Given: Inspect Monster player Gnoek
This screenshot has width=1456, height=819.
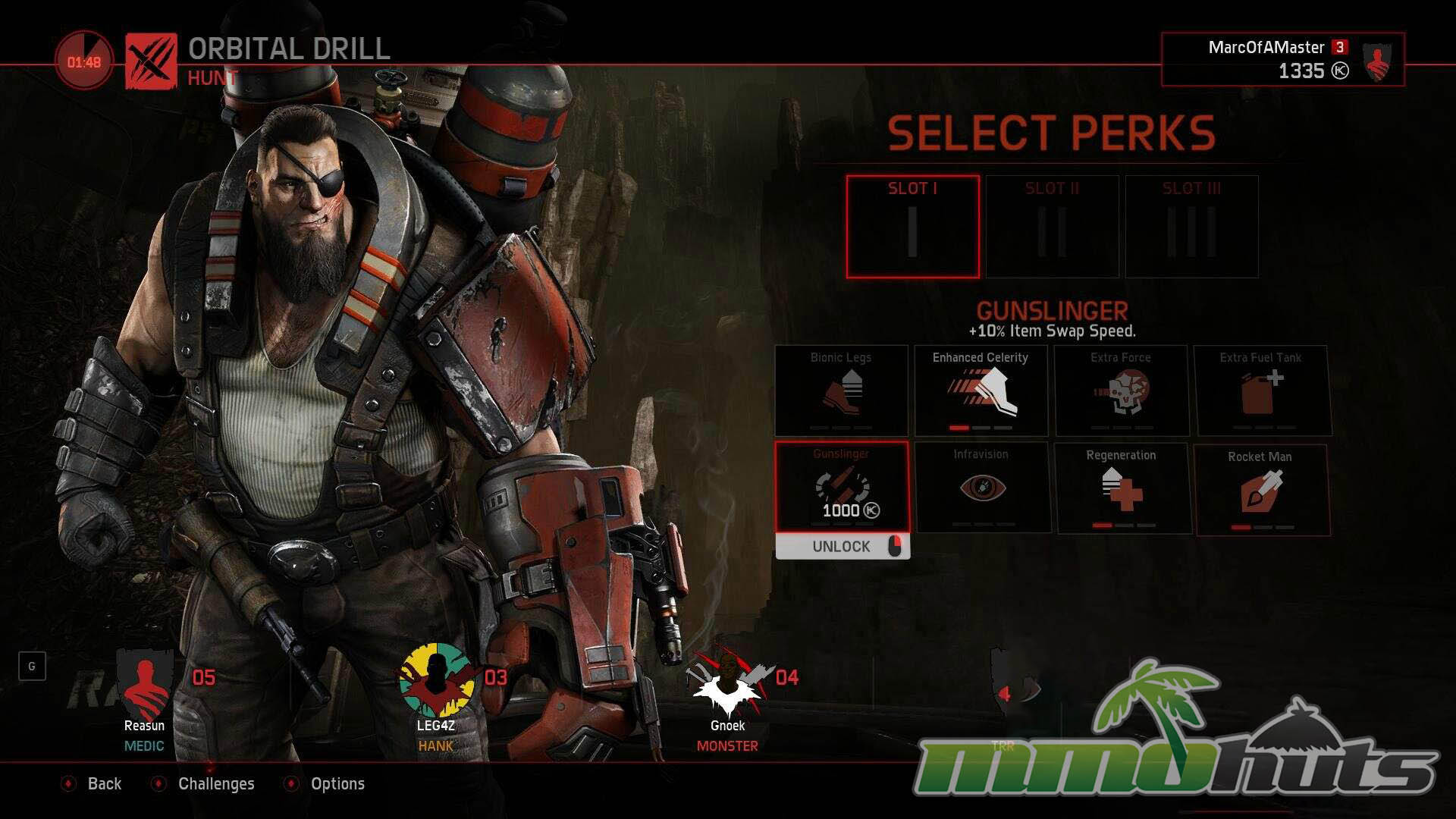Looking at the screenshot, I should pyautogui.click(x=727, y=698).
